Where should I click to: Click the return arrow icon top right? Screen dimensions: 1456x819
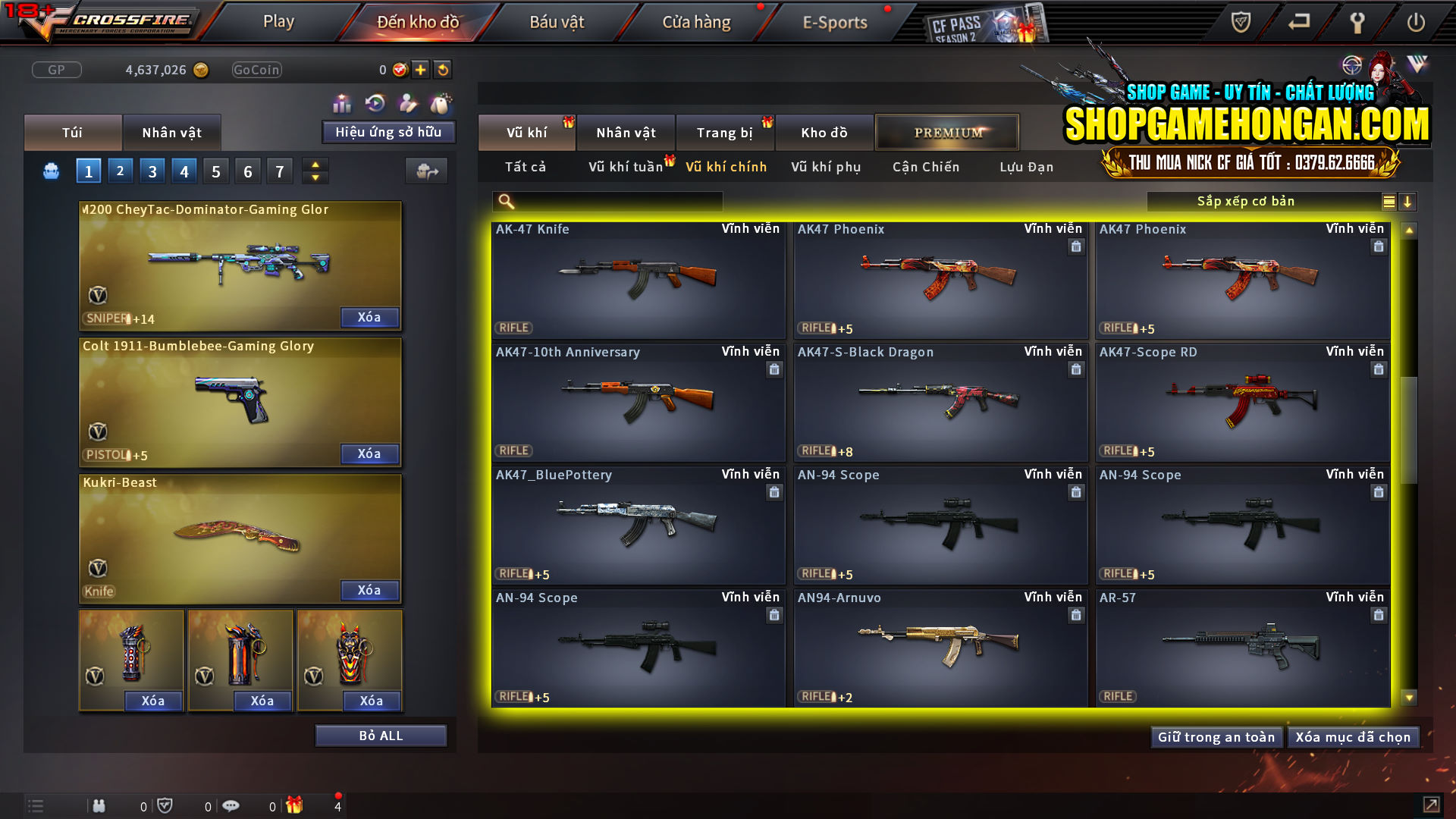point(1298,23)
